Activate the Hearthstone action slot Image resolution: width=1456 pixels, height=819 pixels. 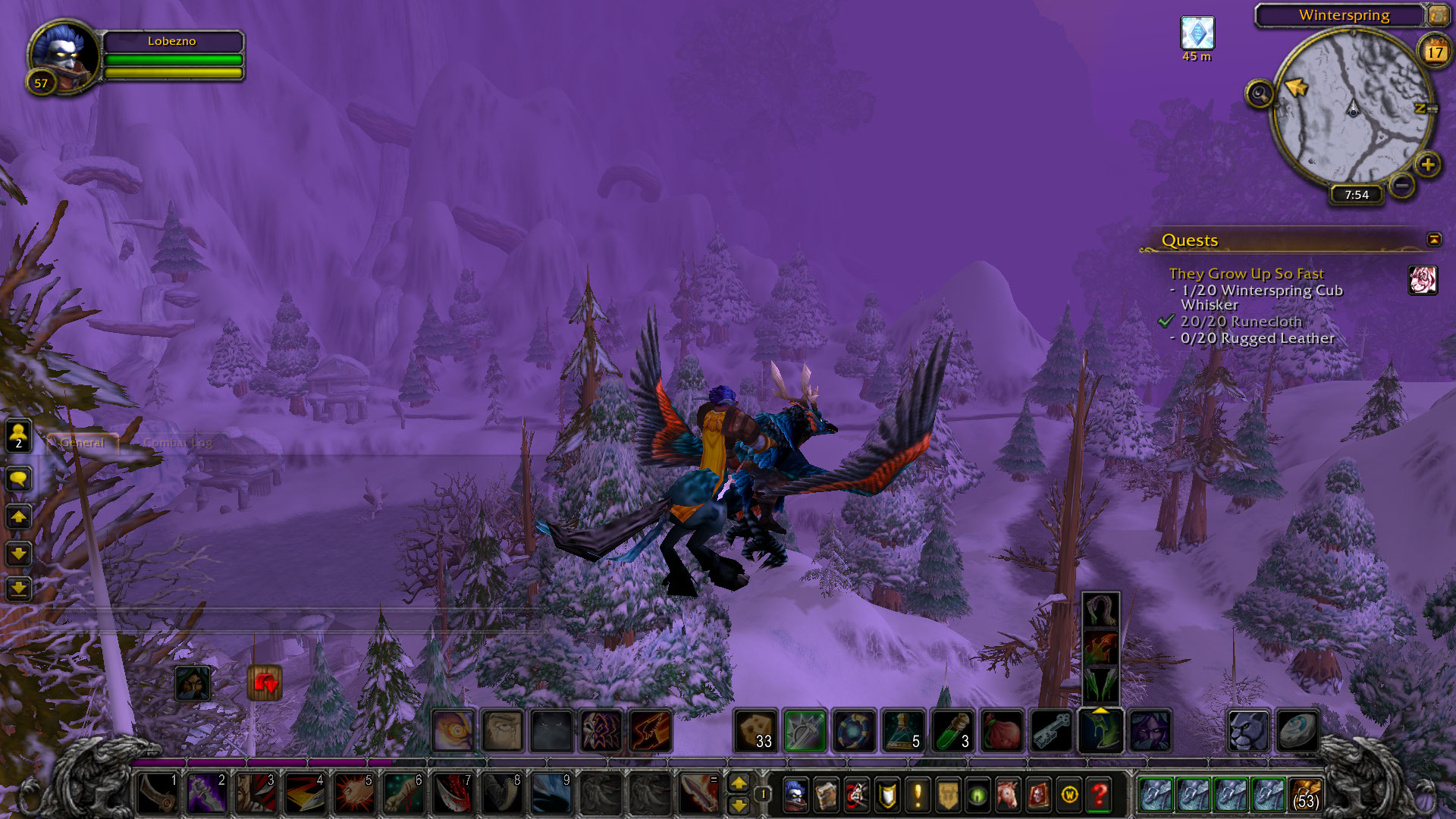tap(1297, 730)
